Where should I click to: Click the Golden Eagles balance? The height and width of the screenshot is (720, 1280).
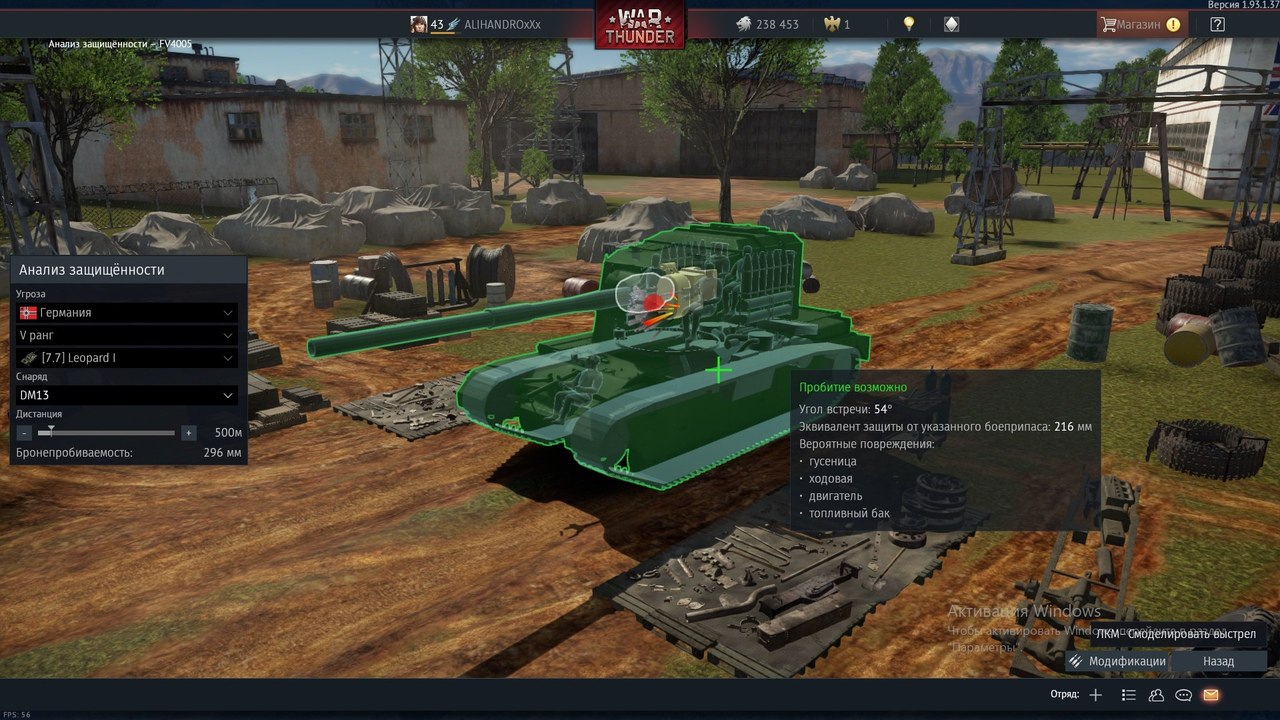836,24
